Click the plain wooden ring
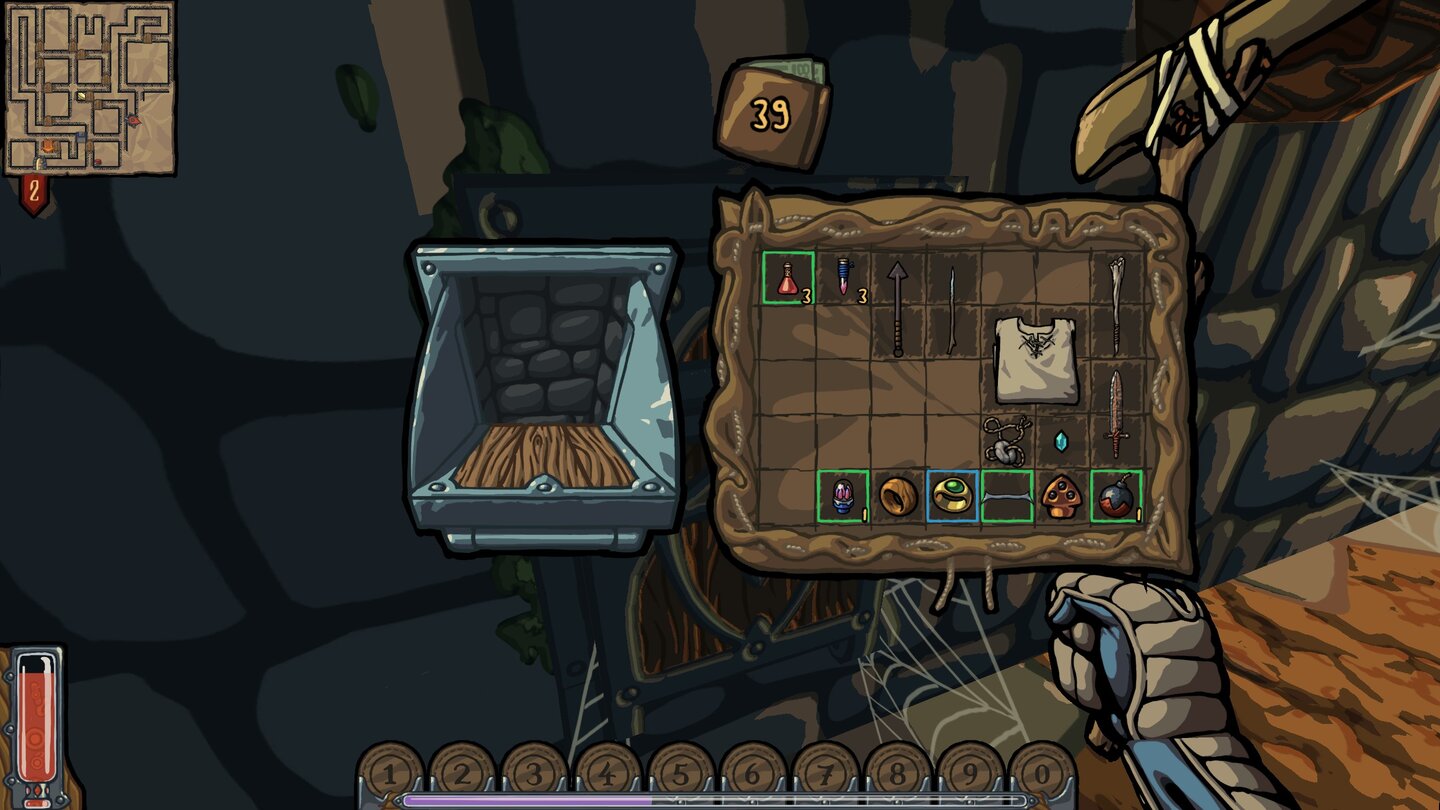The width and height of the screenshot is (1440, 810). click(x=897, y=497)
